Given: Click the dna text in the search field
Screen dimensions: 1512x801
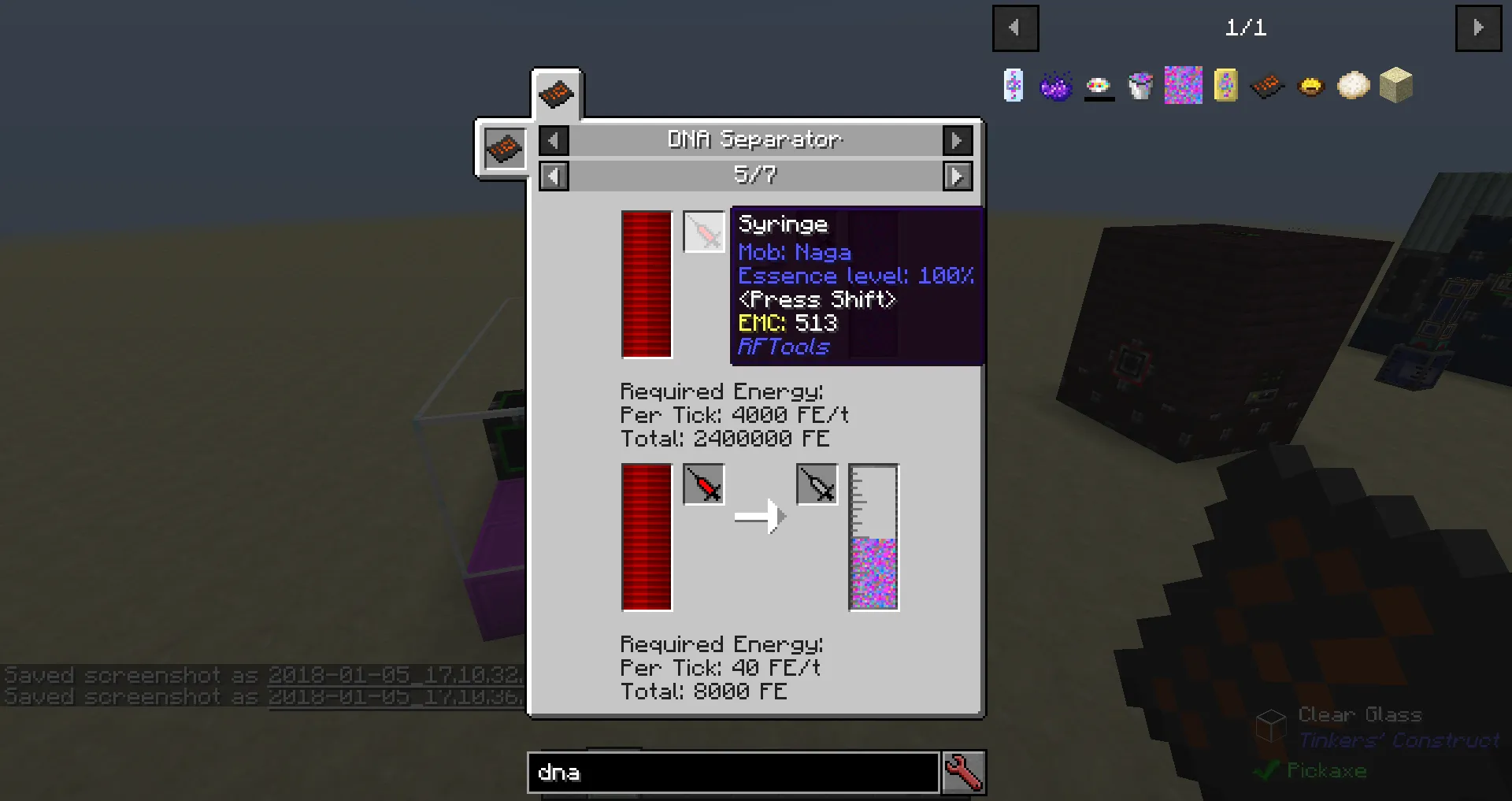Looking at the screenshot, I should point(559,773).
